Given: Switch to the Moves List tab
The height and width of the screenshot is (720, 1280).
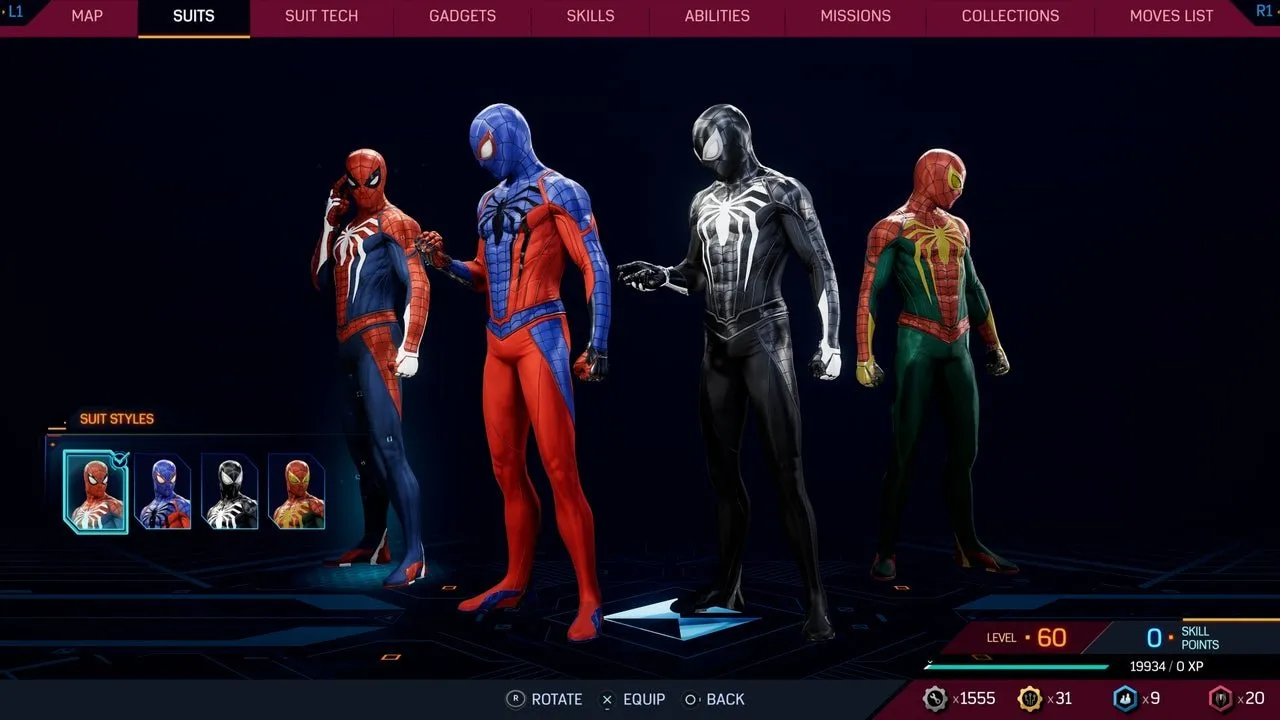Looking at the screenshot, I should [x=1171, y=16].
